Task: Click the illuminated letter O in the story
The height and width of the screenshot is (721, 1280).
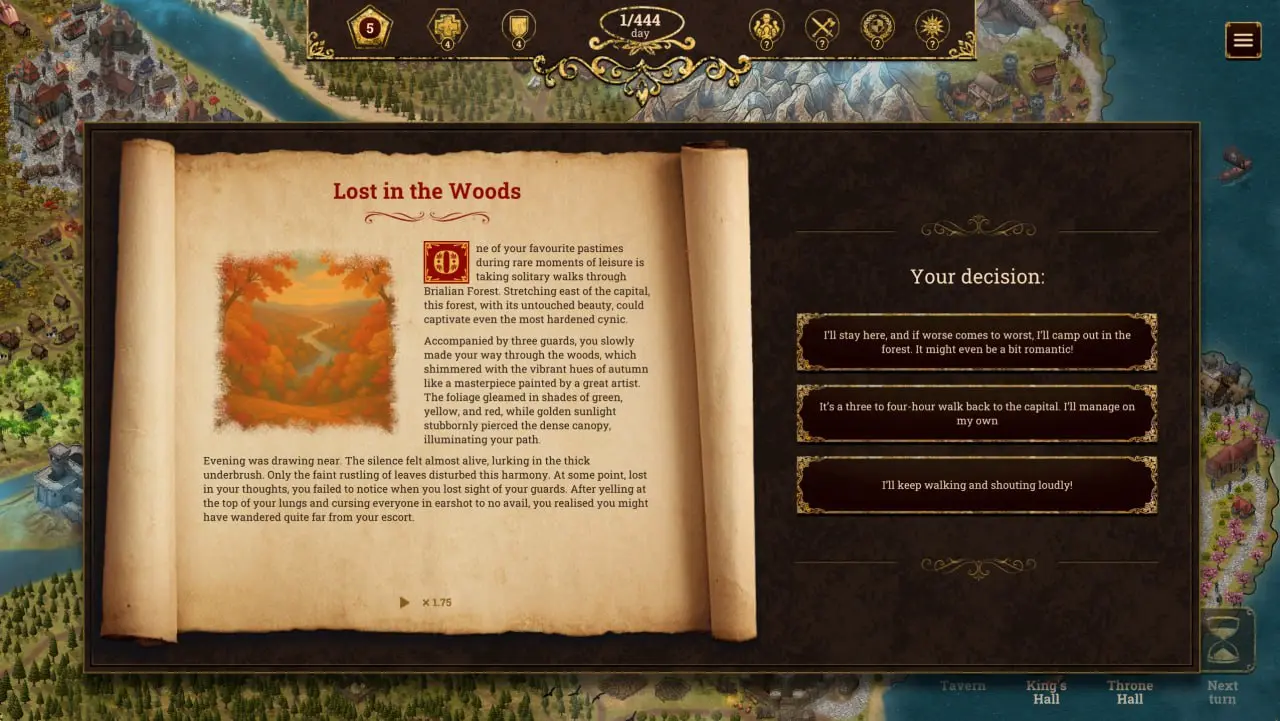Action: (x=446, y=261)
